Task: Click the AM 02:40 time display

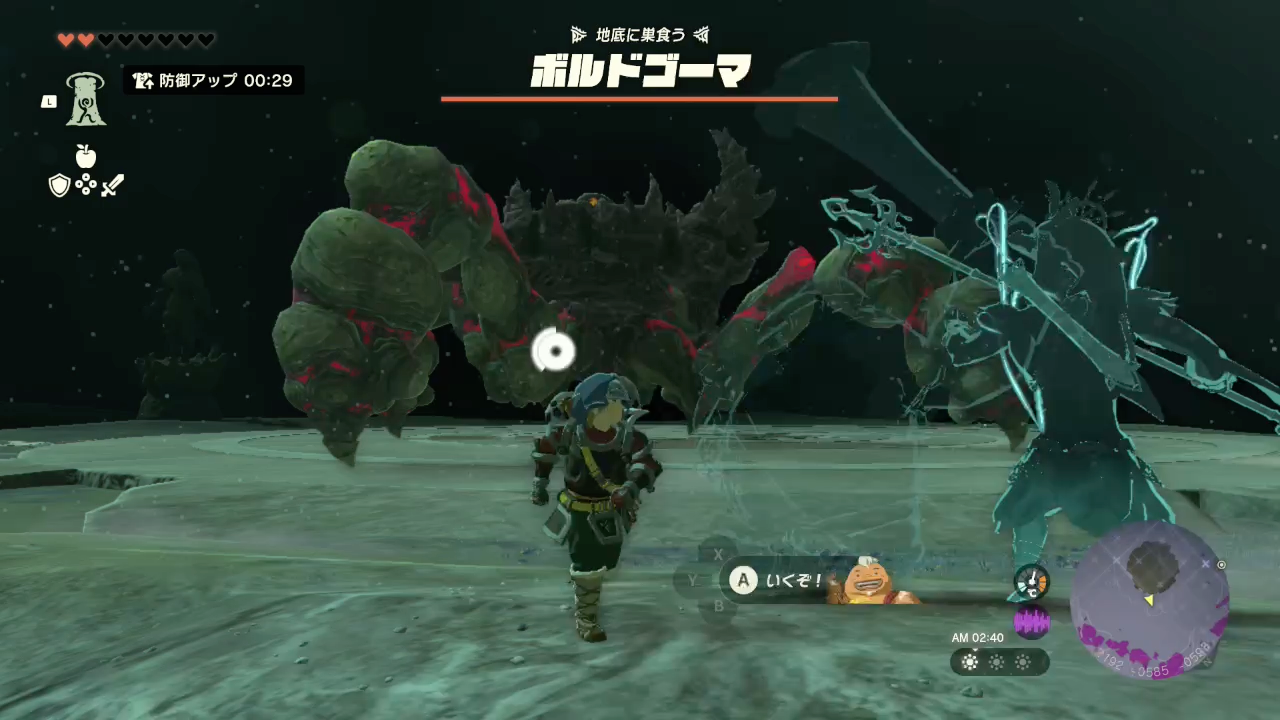Action: click(977, 637)
